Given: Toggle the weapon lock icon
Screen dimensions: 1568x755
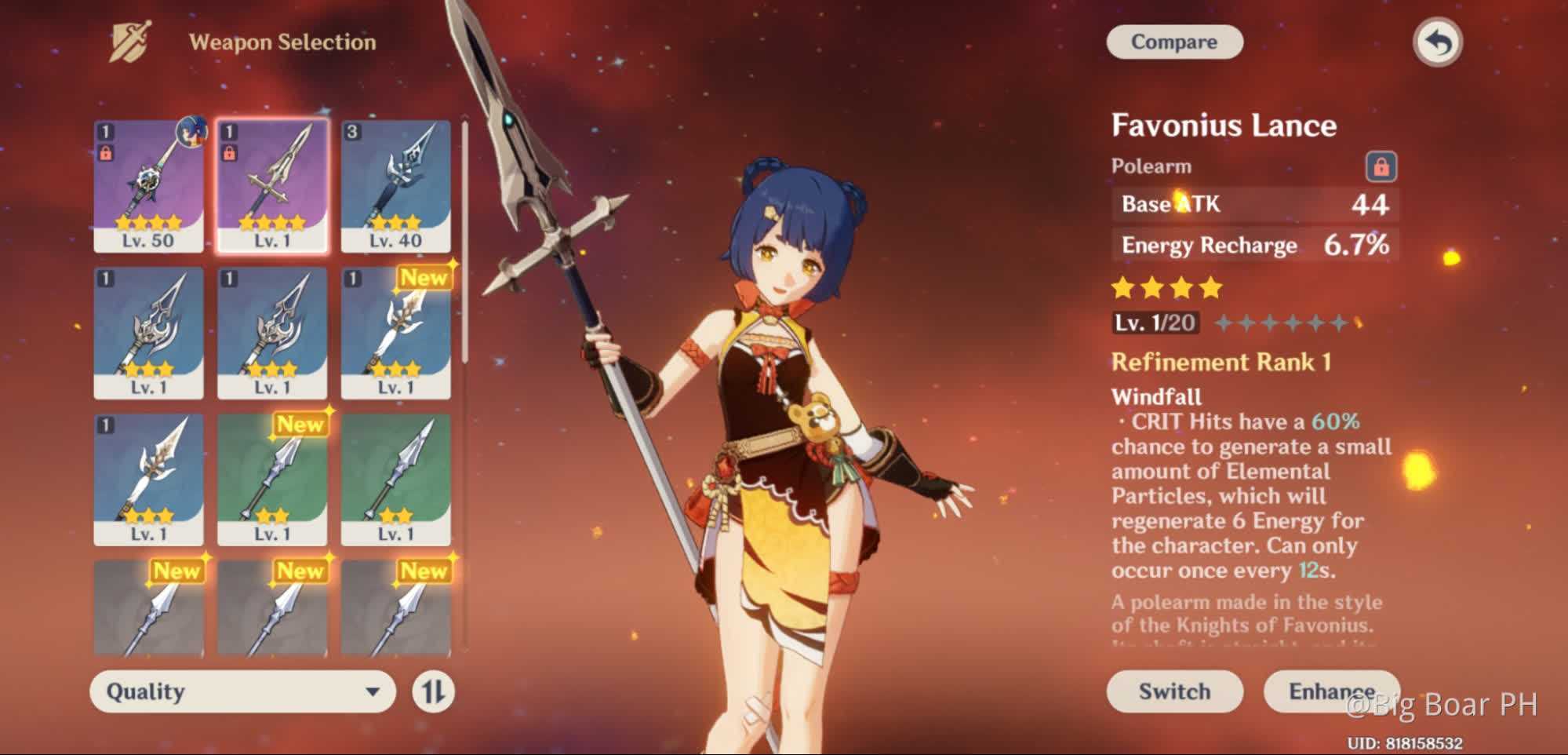Looking at the screenshot, I should (x=1381, y=166).
